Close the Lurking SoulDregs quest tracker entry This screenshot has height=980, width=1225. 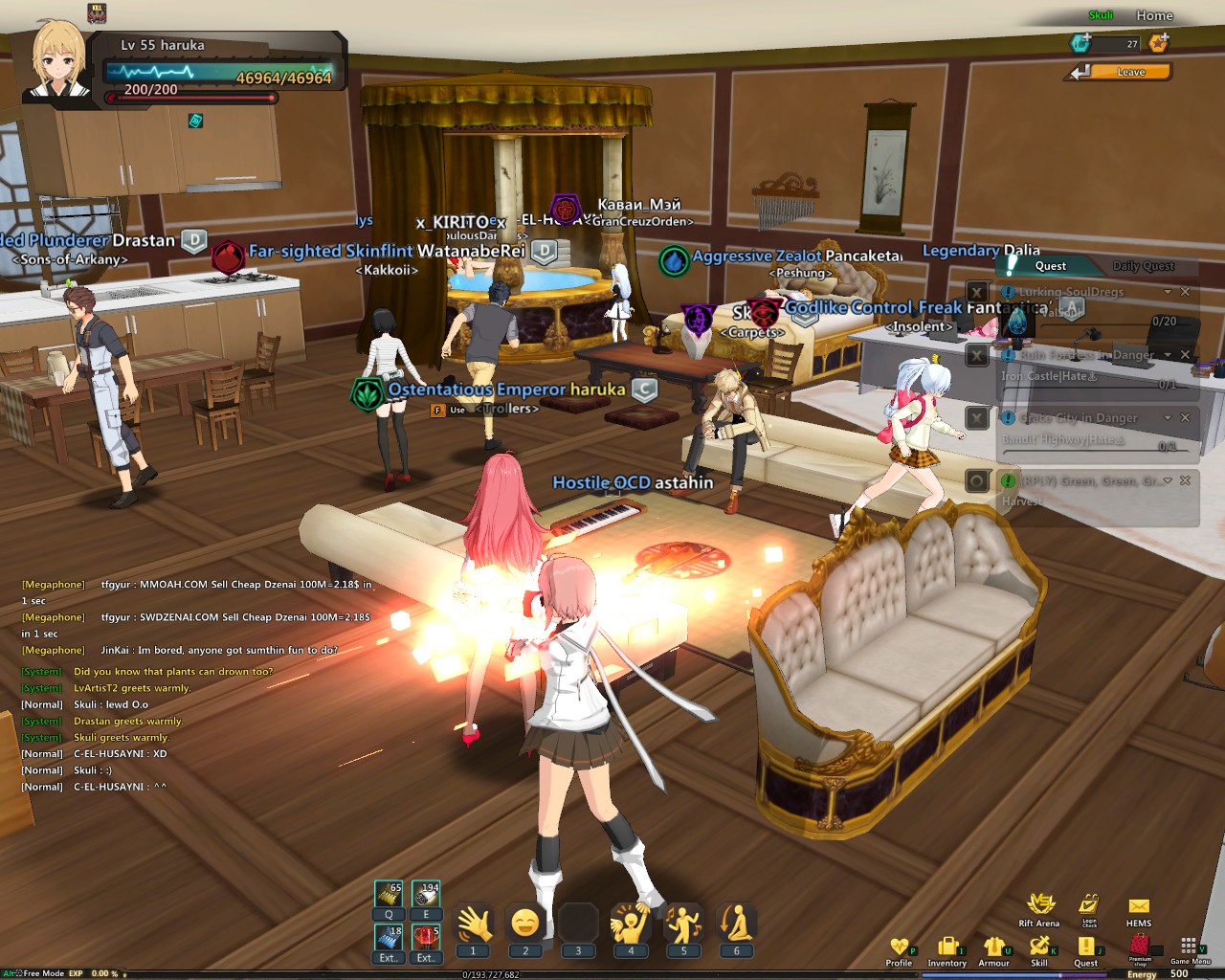pyautogui.click(x=1185, y=292)
